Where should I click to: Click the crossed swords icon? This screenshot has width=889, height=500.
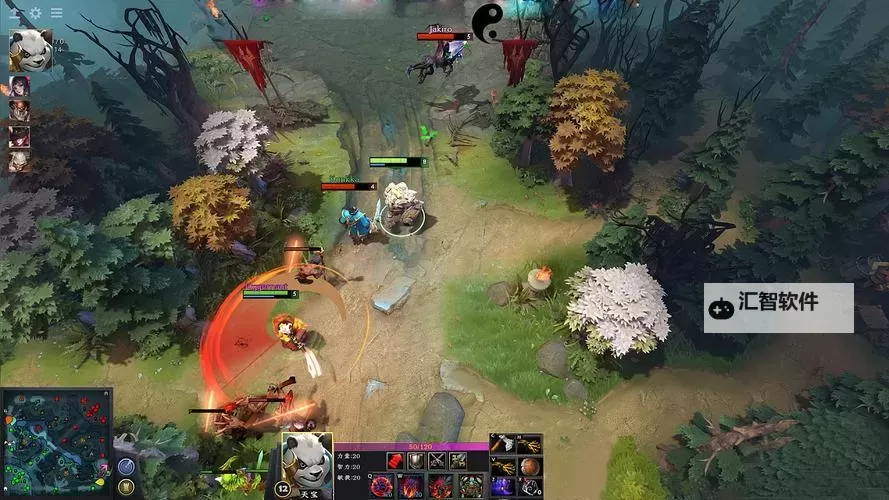coord(437,461)
